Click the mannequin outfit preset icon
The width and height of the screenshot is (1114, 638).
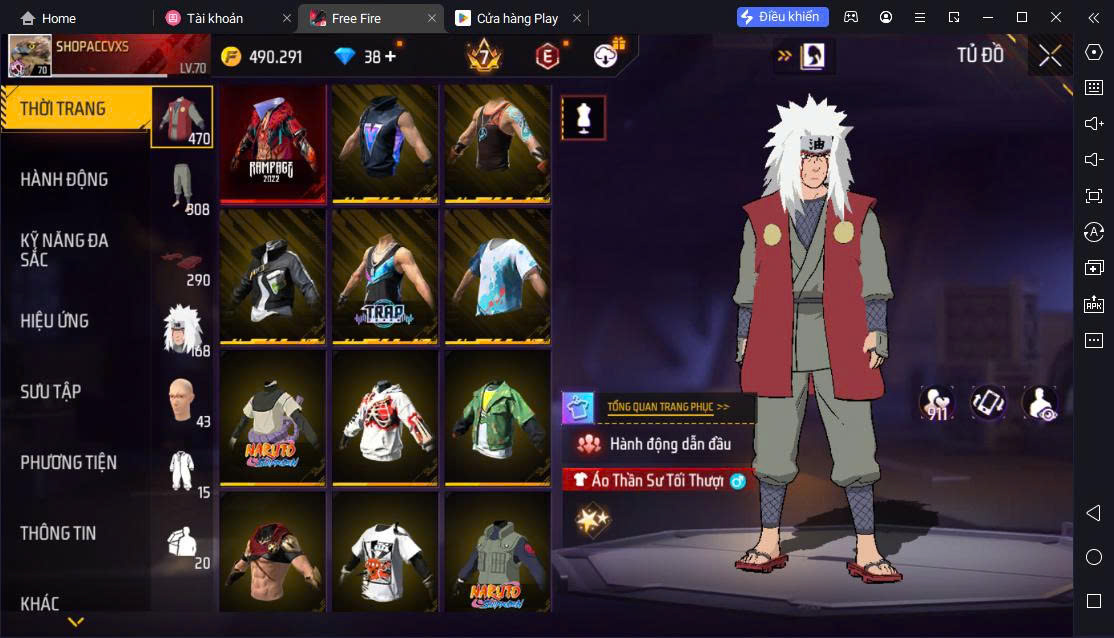coord(583,119)
